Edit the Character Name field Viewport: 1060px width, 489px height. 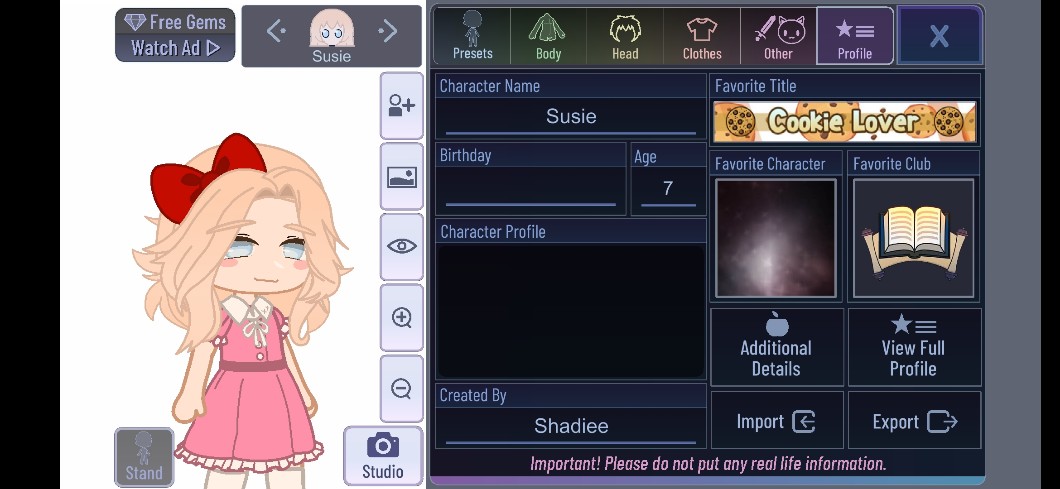pyautogui.click(x=571, y=117)
